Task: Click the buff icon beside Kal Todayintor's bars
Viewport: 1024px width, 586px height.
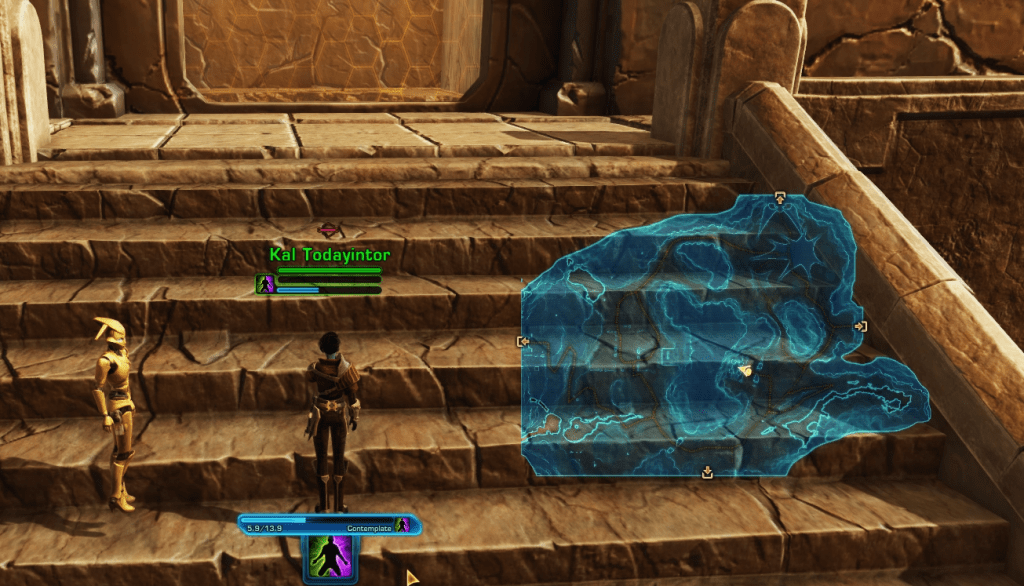Action: [x=265, y=285]
